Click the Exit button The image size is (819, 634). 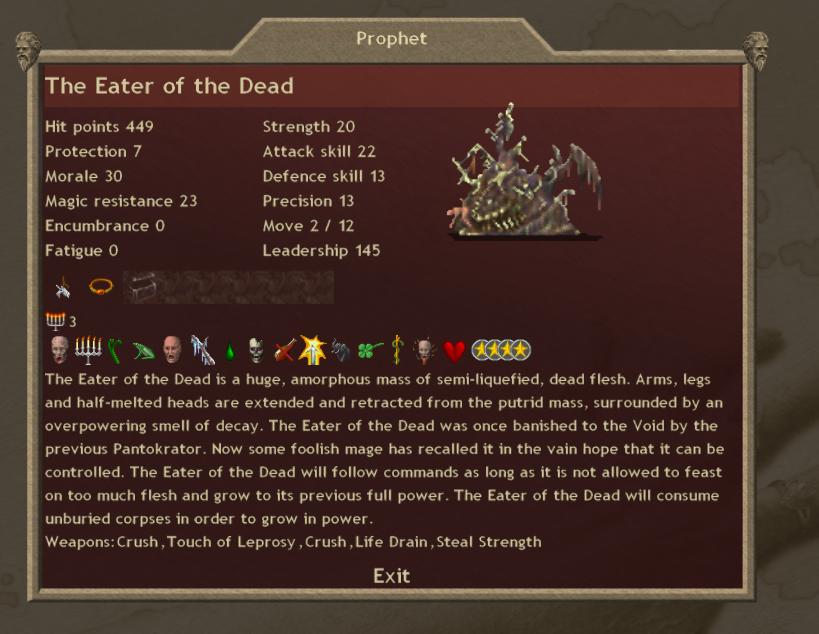[391, 575]
